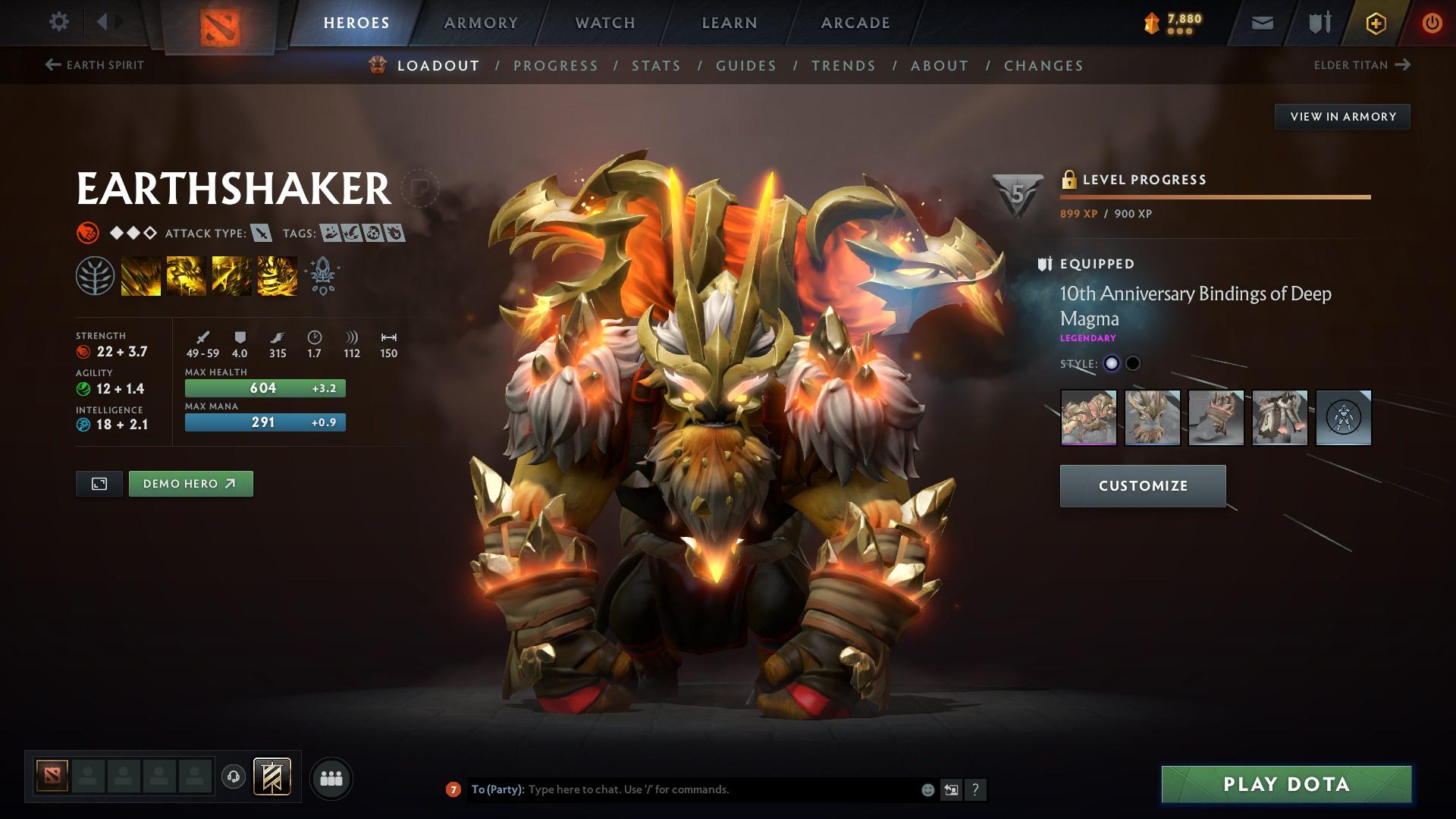Open settings gear icon
This screenshot has width=1456, height=819.
[x=58, y=22]
